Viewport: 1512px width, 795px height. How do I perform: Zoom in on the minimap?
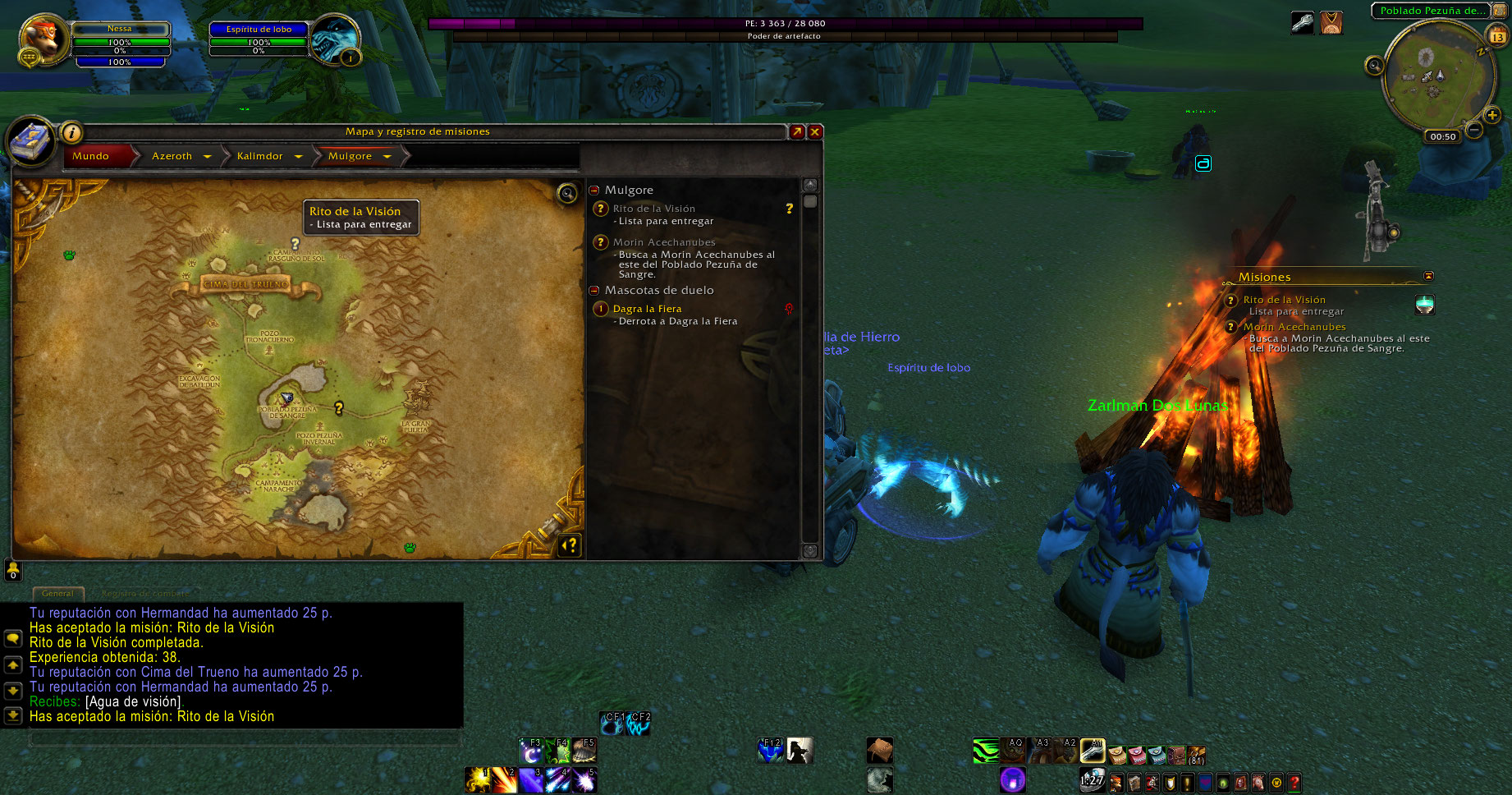click(x=1492, y=116)
